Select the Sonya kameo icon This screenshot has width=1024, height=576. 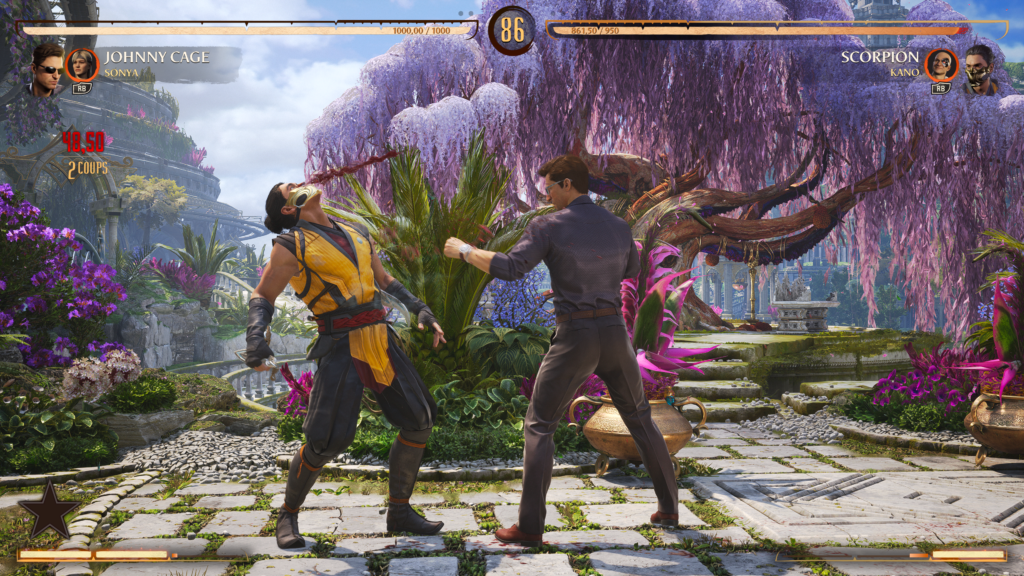pyautogui.click(x=82, y=65)
